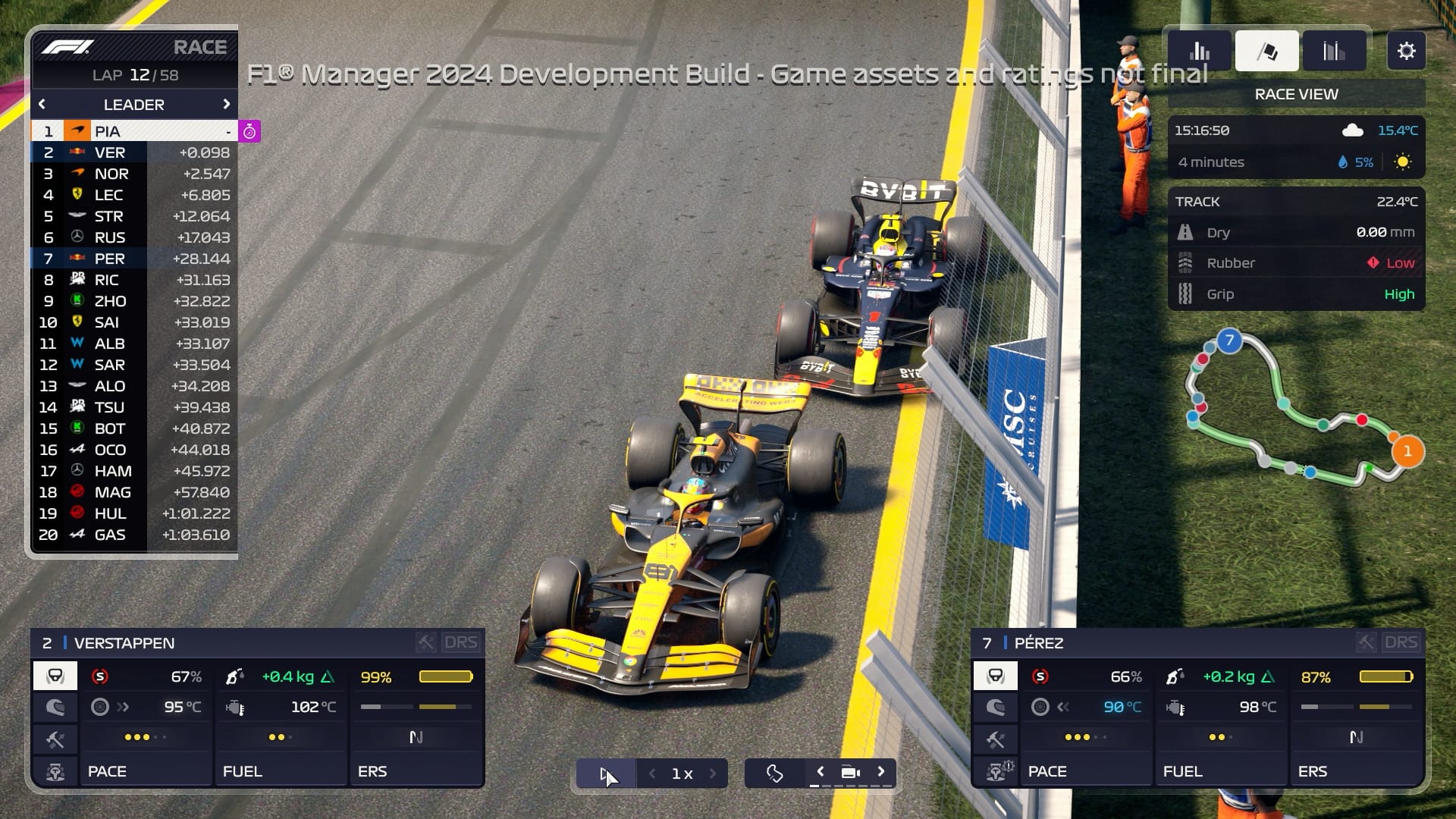Screen dimensions: 1456x819
Task: Switch to the bar chart data view tab
Action: pos(1200,51)
